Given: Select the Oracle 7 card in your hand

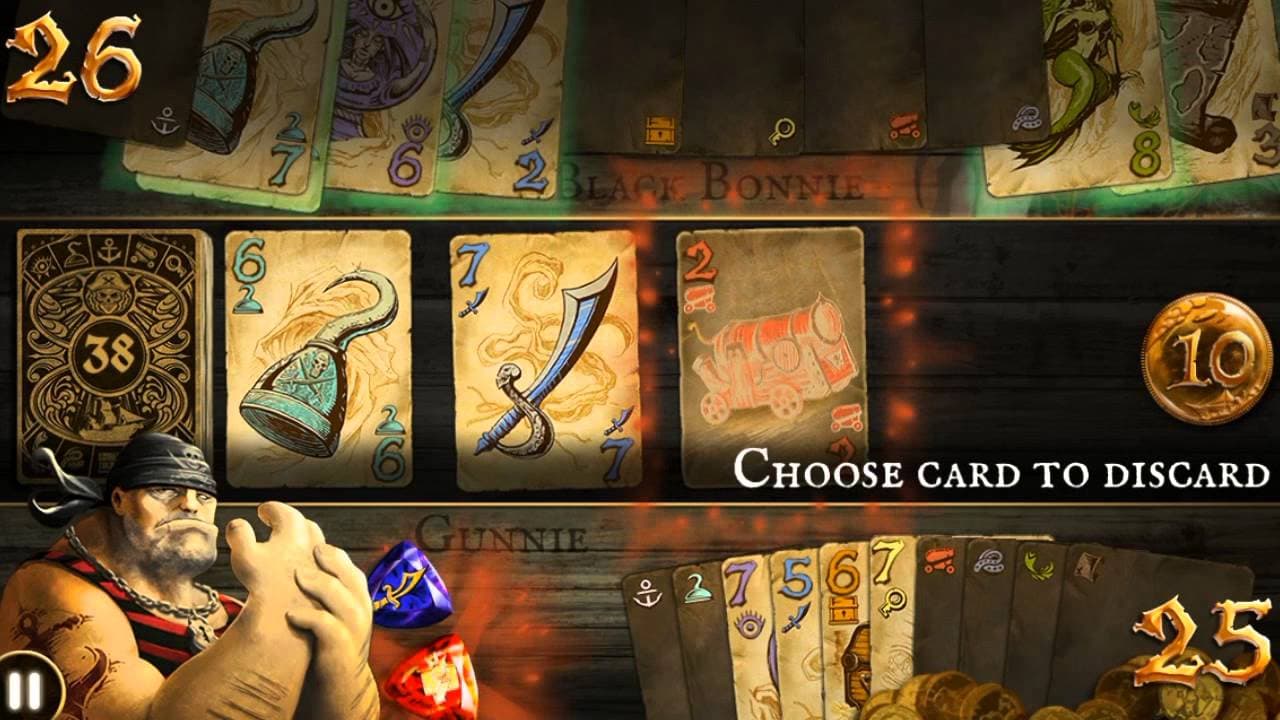Looking at the screenshot, I should pyautogui.click(x=745, y=615).
